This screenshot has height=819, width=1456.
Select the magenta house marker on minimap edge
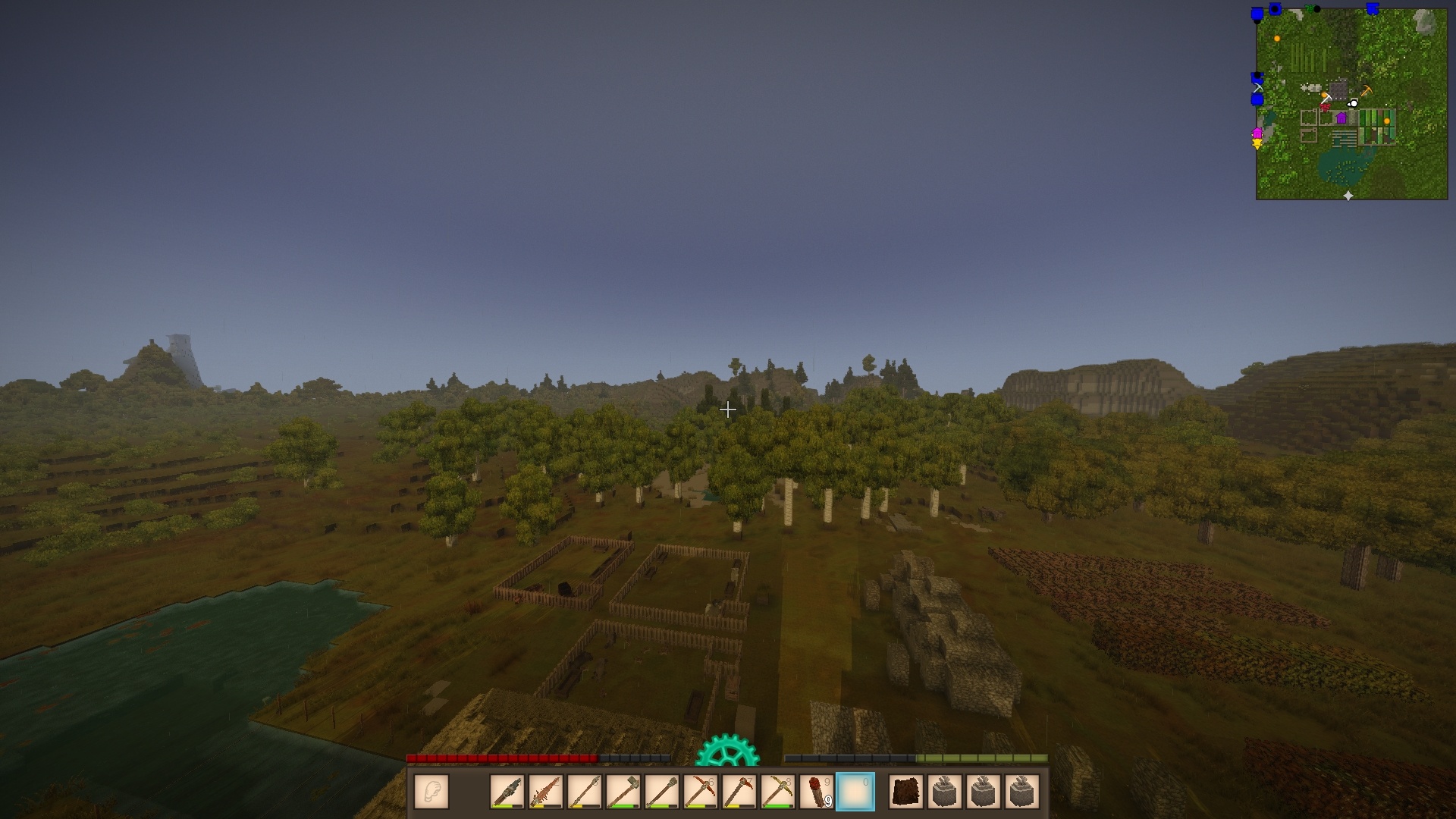pyautogui.click(x=1257, y=133)
